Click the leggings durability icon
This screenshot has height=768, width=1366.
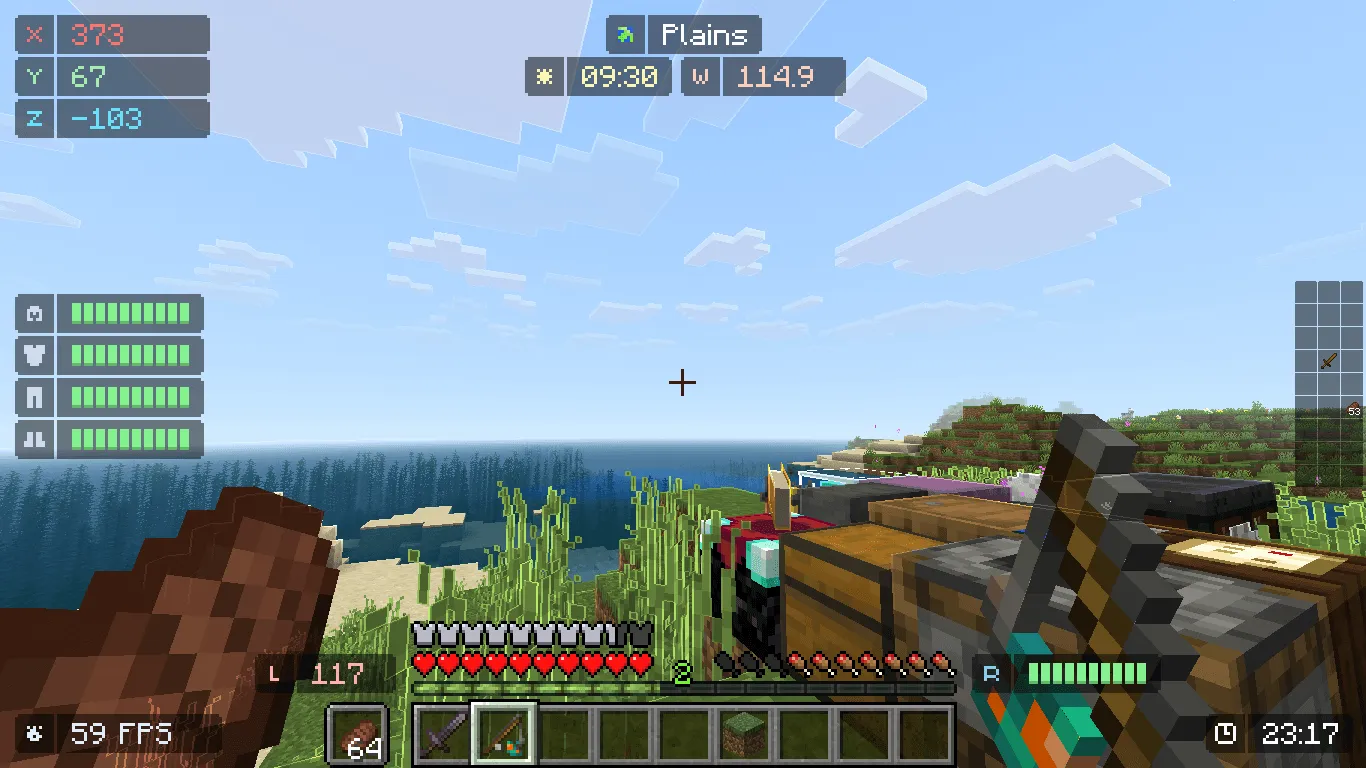pyautogui.click(x=33, y=397)
